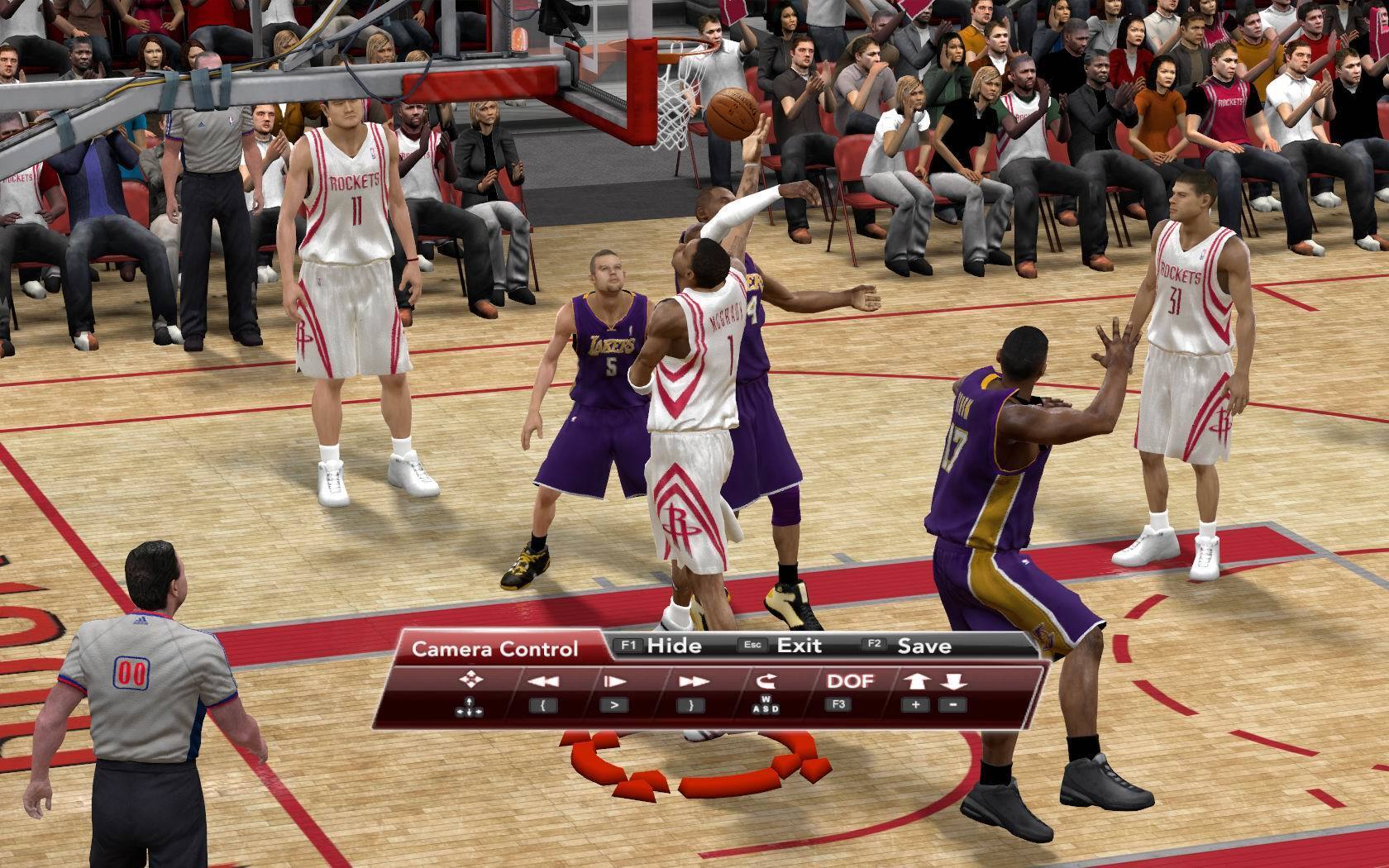Exit the replay camera mode

click(799, 646)
